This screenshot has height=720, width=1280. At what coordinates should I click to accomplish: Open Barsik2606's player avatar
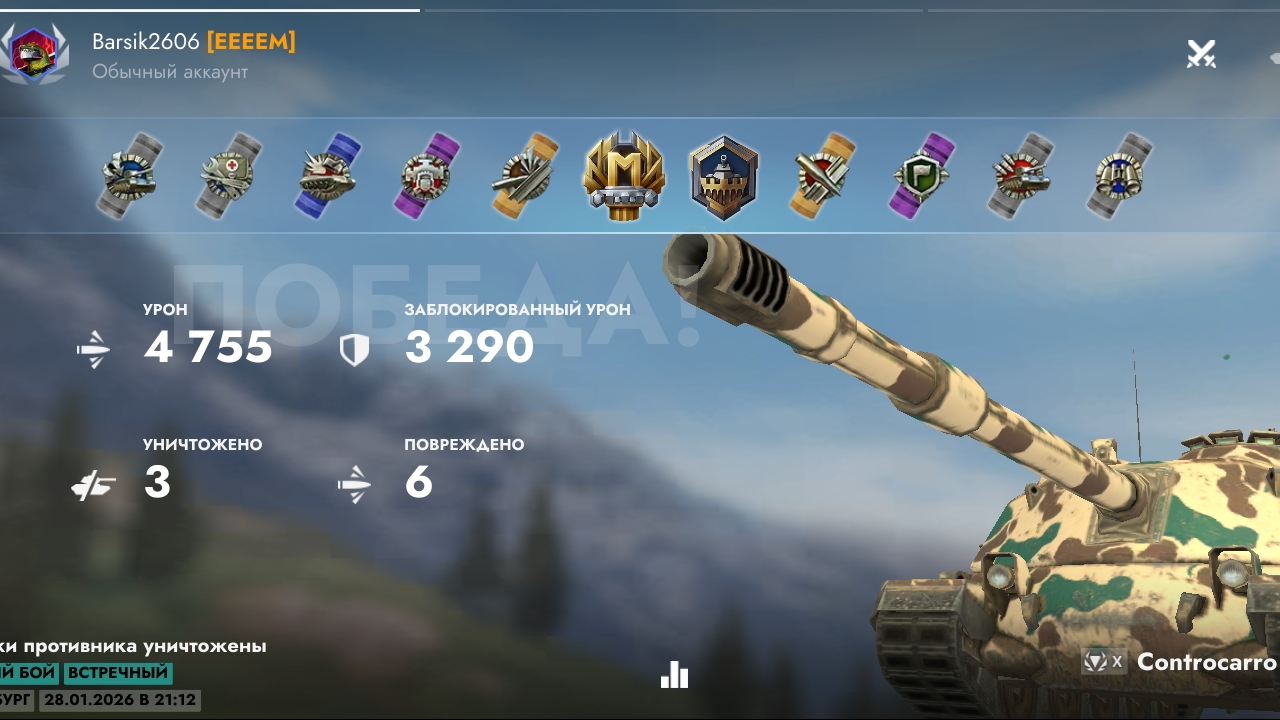click(x=33, y=53)
